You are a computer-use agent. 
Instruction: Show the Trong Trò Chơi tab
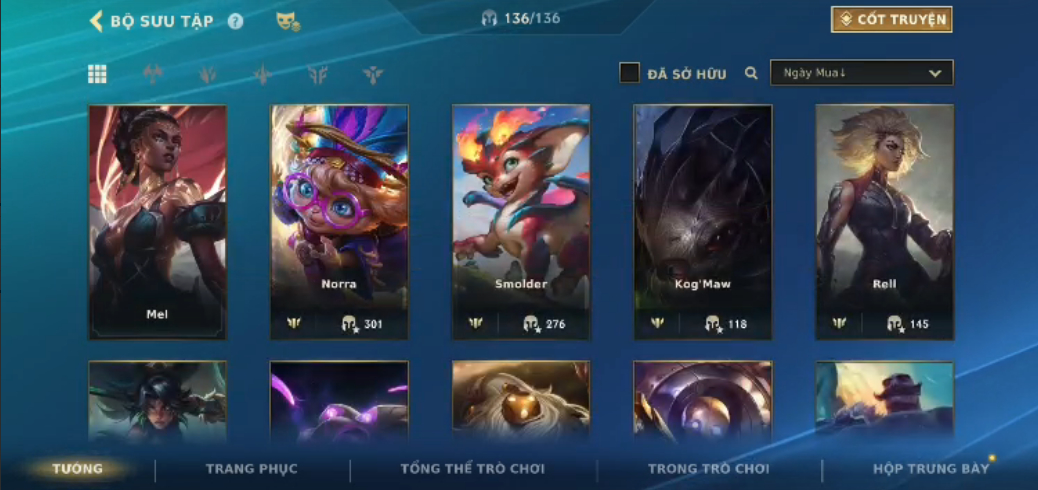pos(709,468)
